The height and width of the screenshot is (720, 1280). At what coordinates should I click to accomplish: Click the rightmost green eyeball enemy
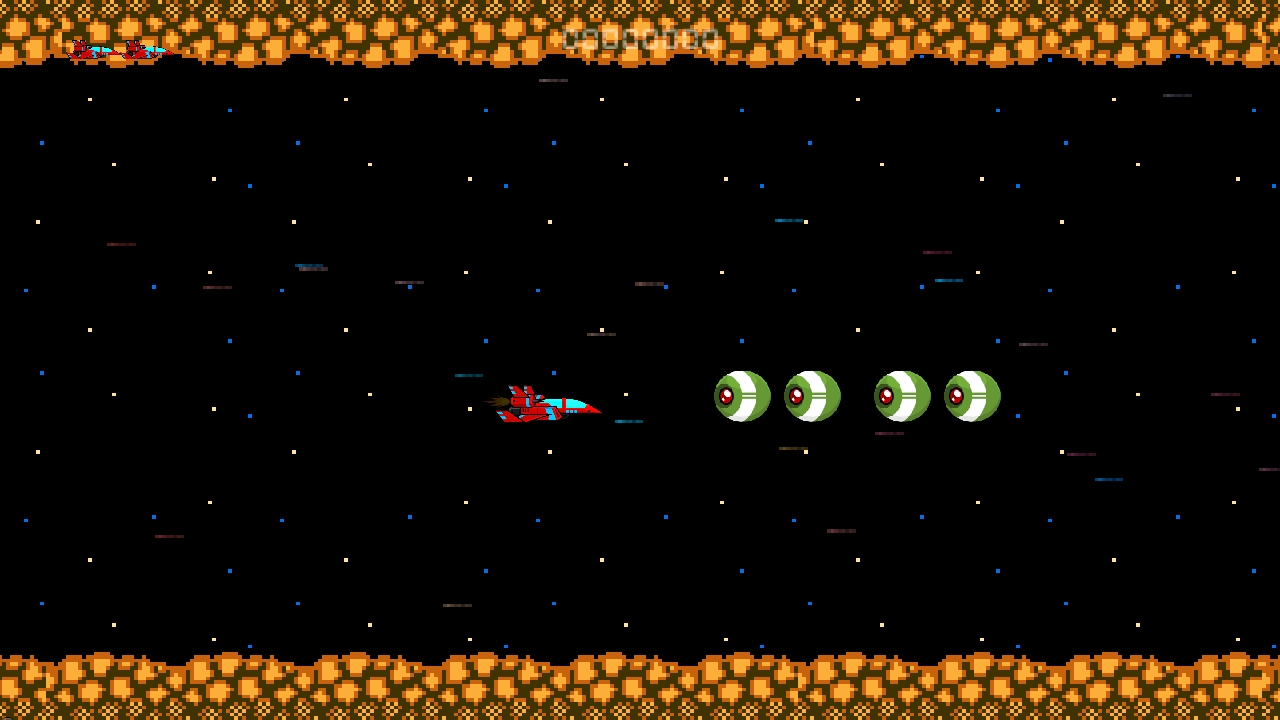971,396
